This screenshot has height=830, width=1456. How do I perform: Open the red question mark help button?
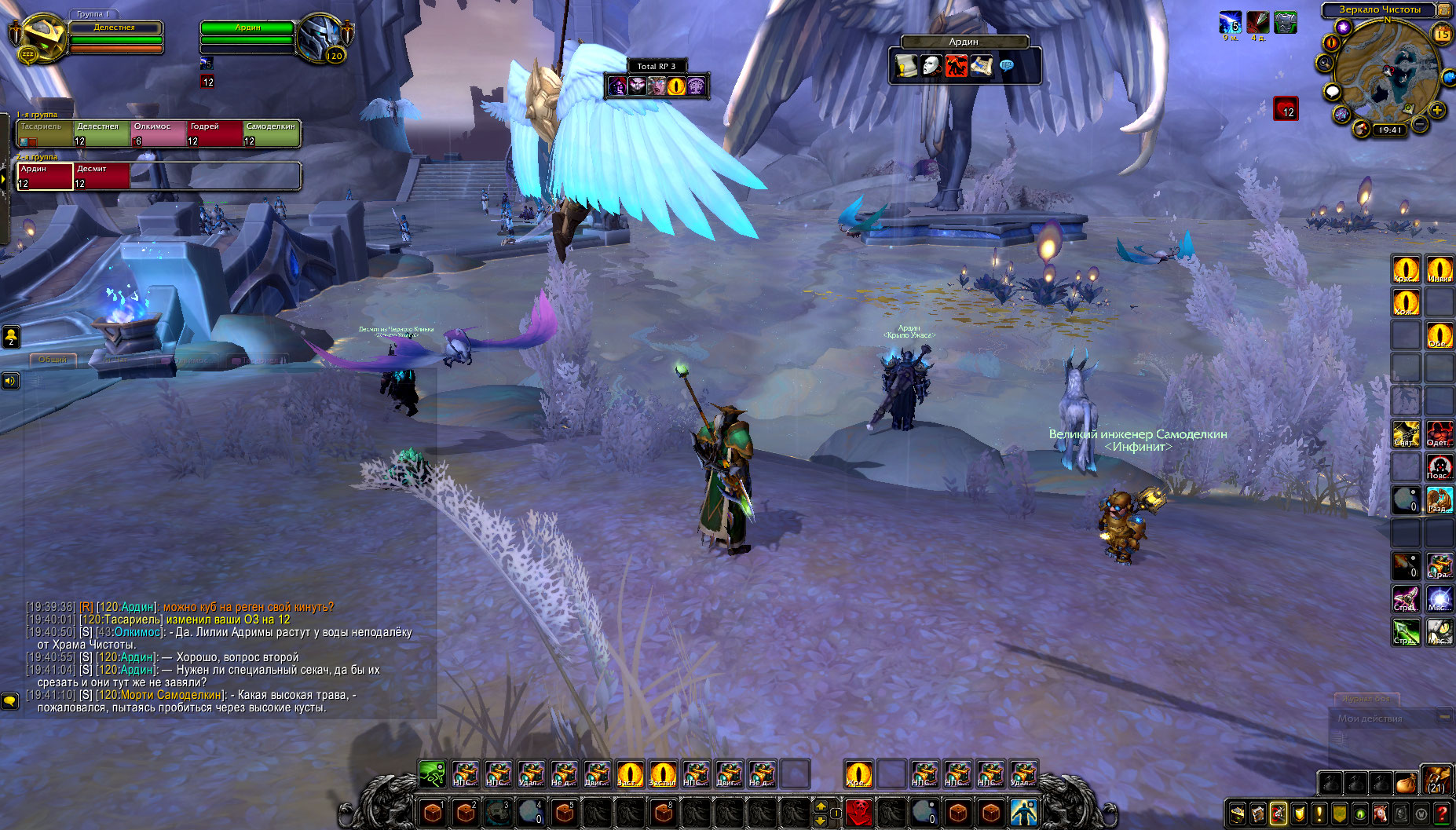click(1442, 814)
